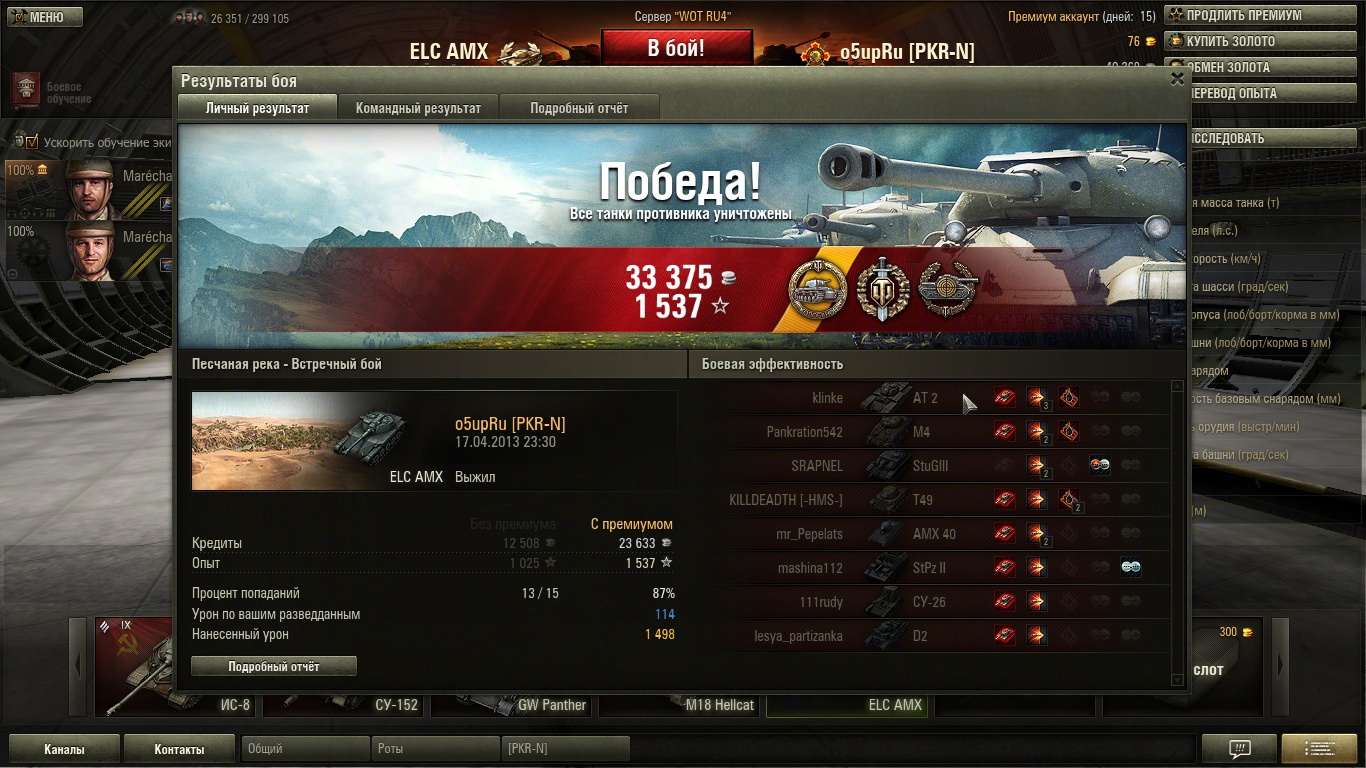The width and height of the screenshot is (1366, 768).
Task: Select the Личный результат tab
Action: [x=257, y=108]
